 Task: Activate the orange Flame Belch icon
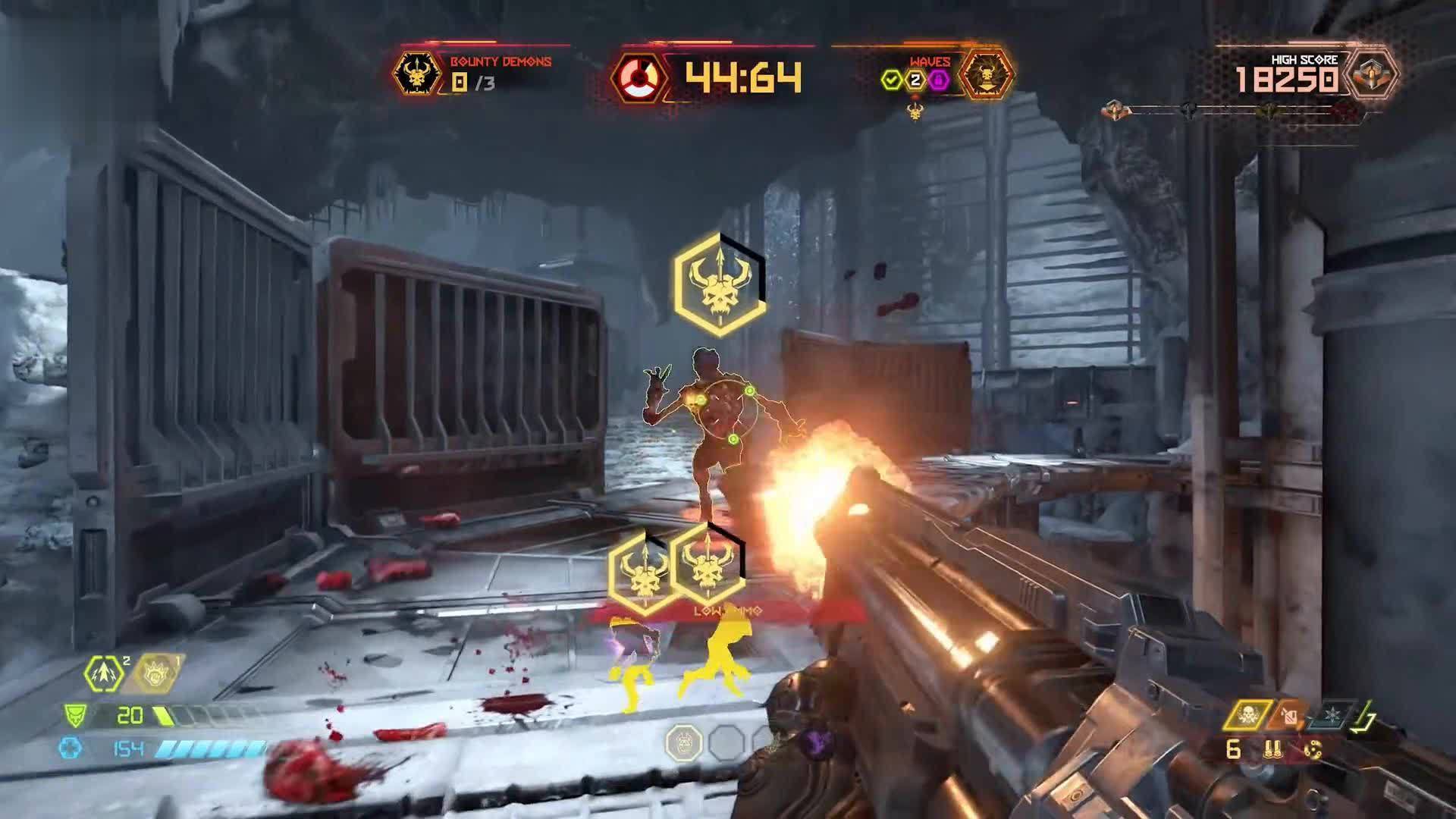coord(1289,714)
